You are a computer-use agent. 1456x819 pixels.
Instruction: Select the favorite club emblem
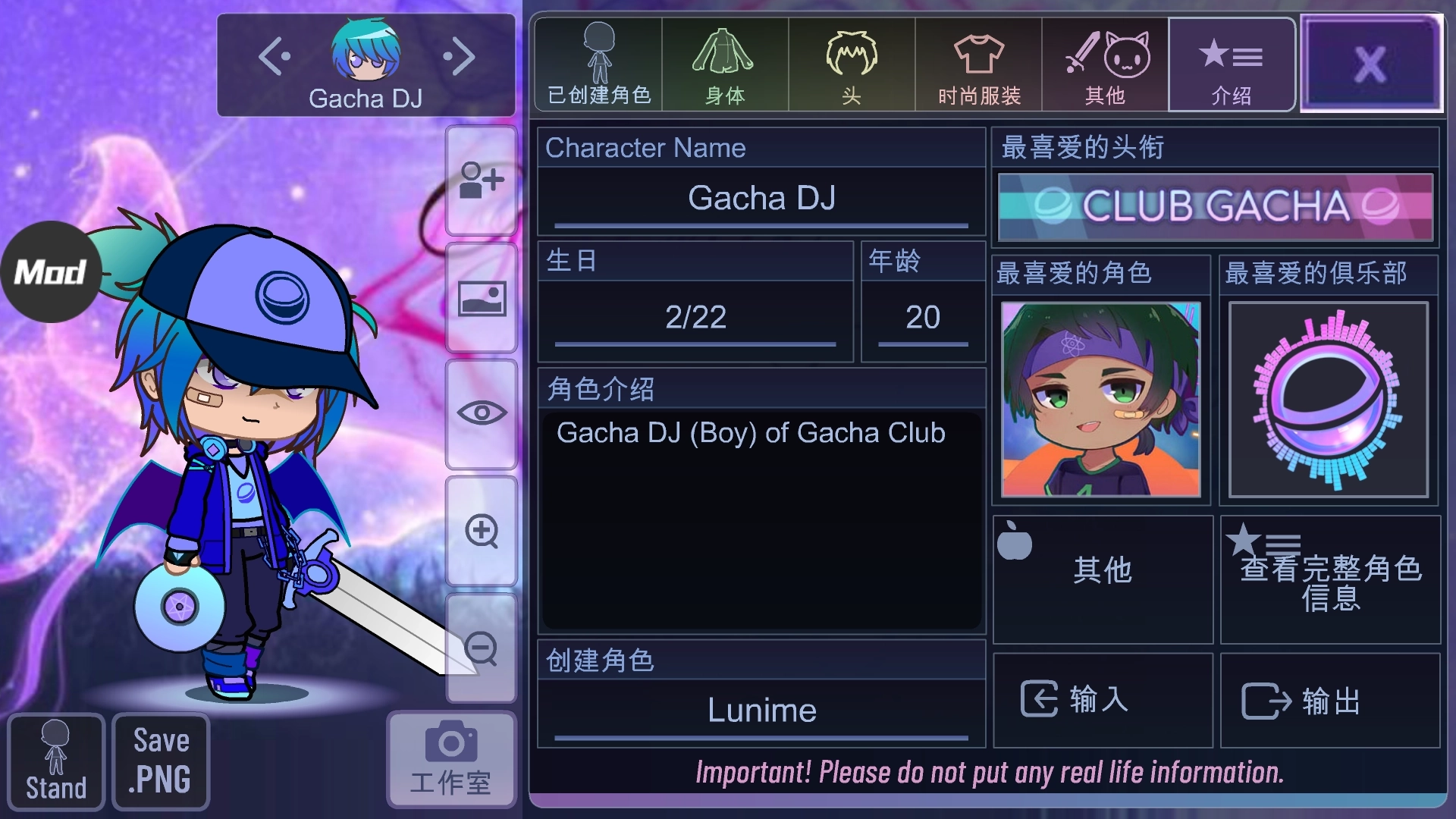(1329, 400)
